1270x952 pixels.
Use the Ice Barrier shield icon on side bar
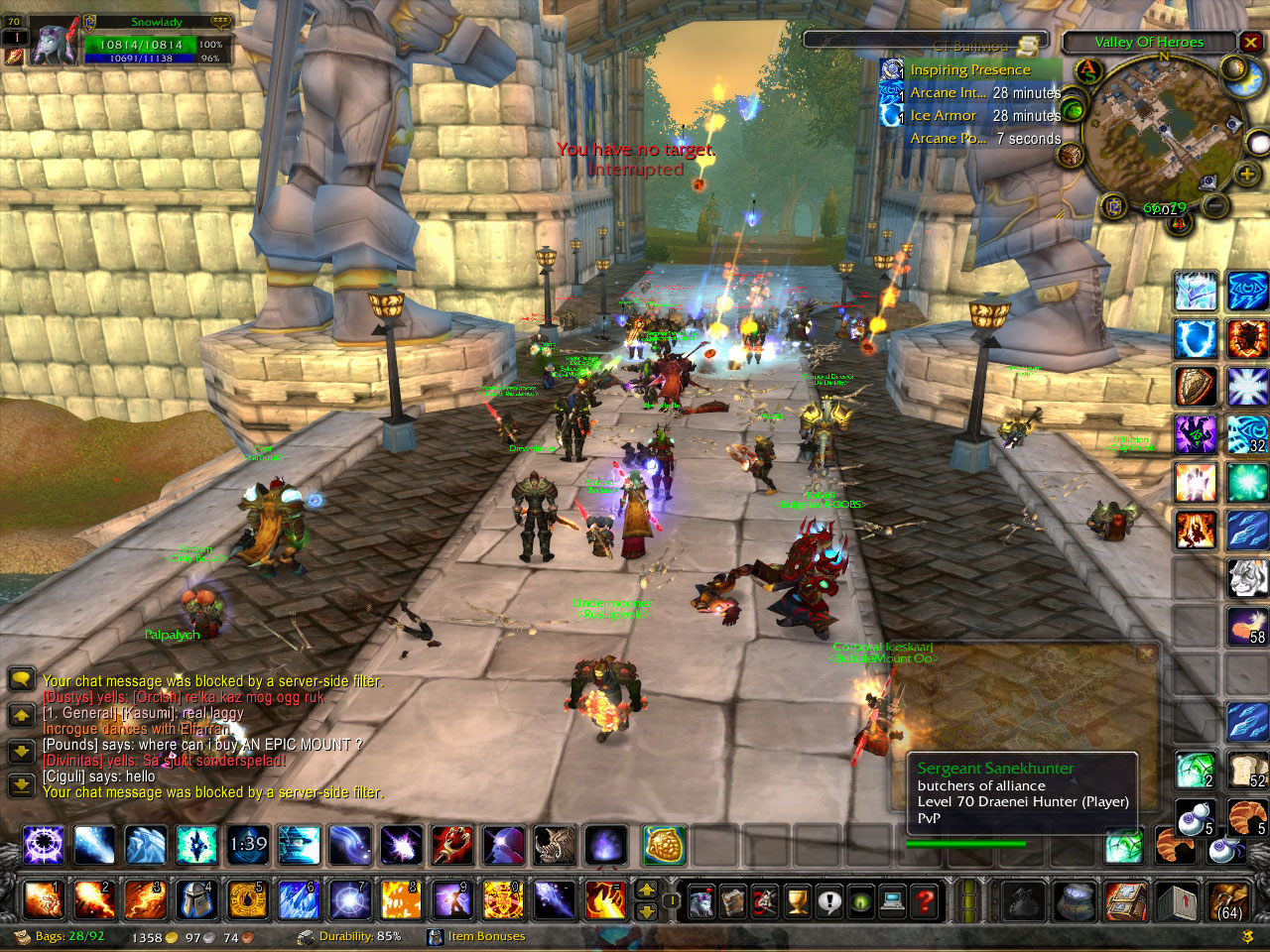[x=1196, y=339]
